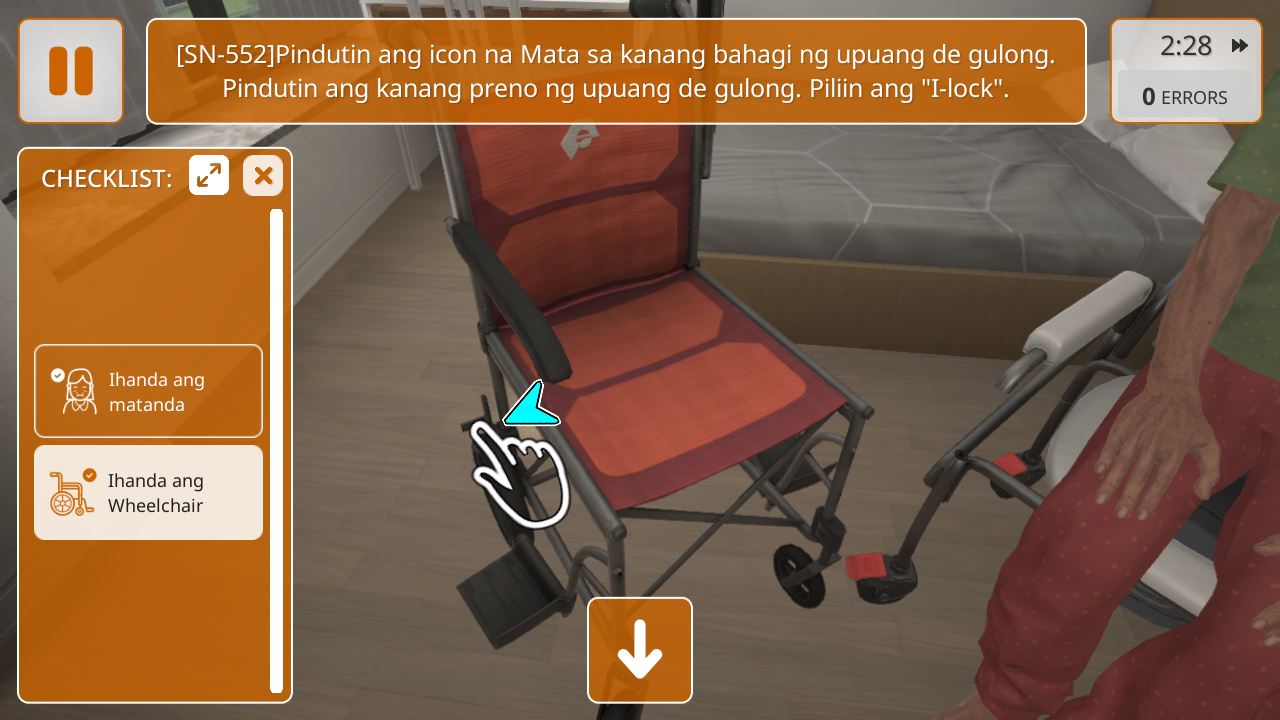Select the "Ihanda ang Wheelchair" checklist item

point(148,493)
